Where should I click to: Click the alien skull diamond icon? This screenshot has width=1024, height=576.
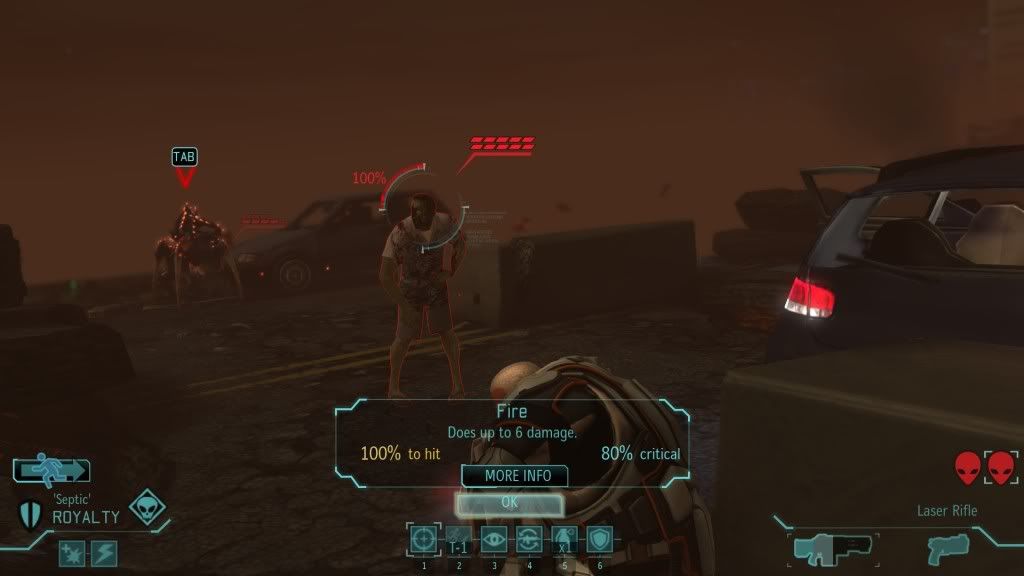tap(147, 508)
